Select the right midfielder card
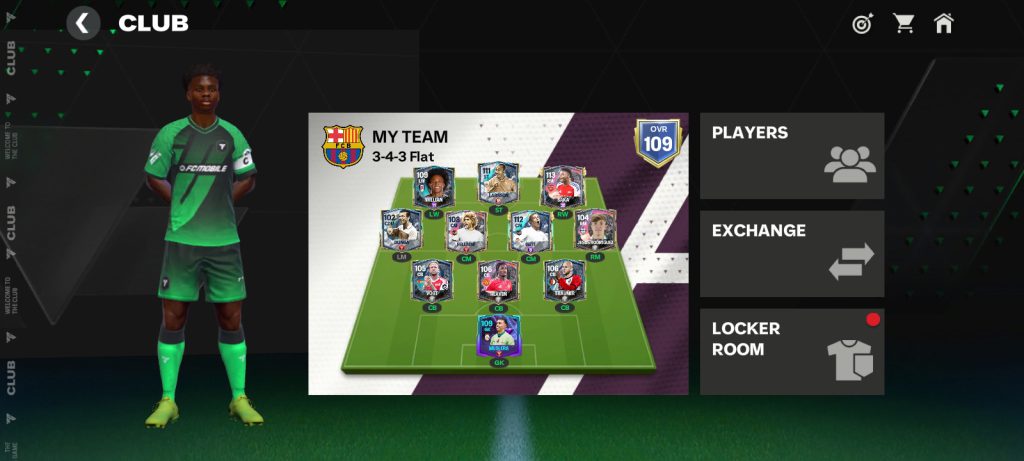 (596, 230)
